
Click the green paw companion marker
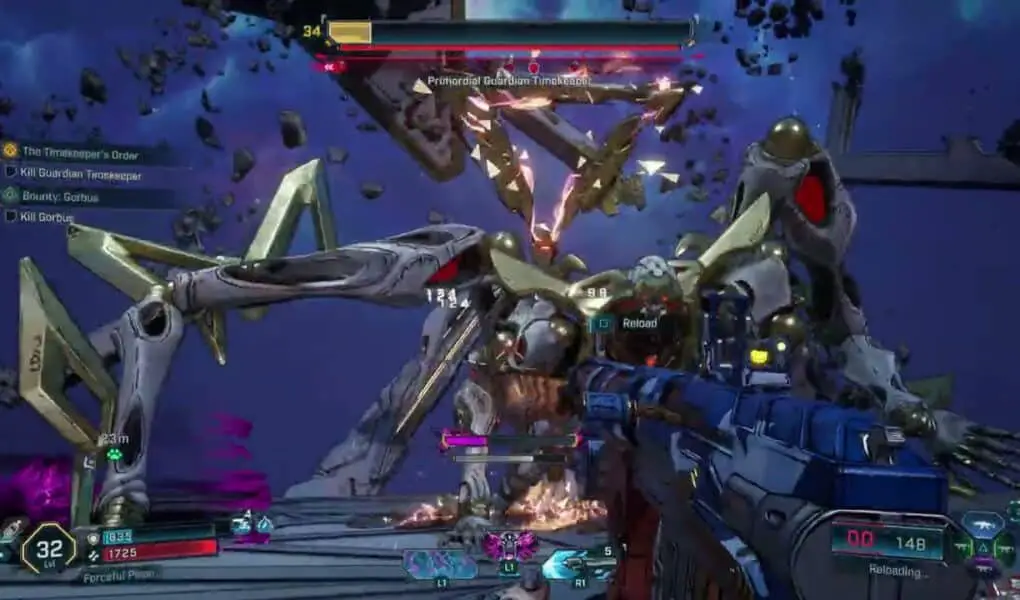coord(114,454)
